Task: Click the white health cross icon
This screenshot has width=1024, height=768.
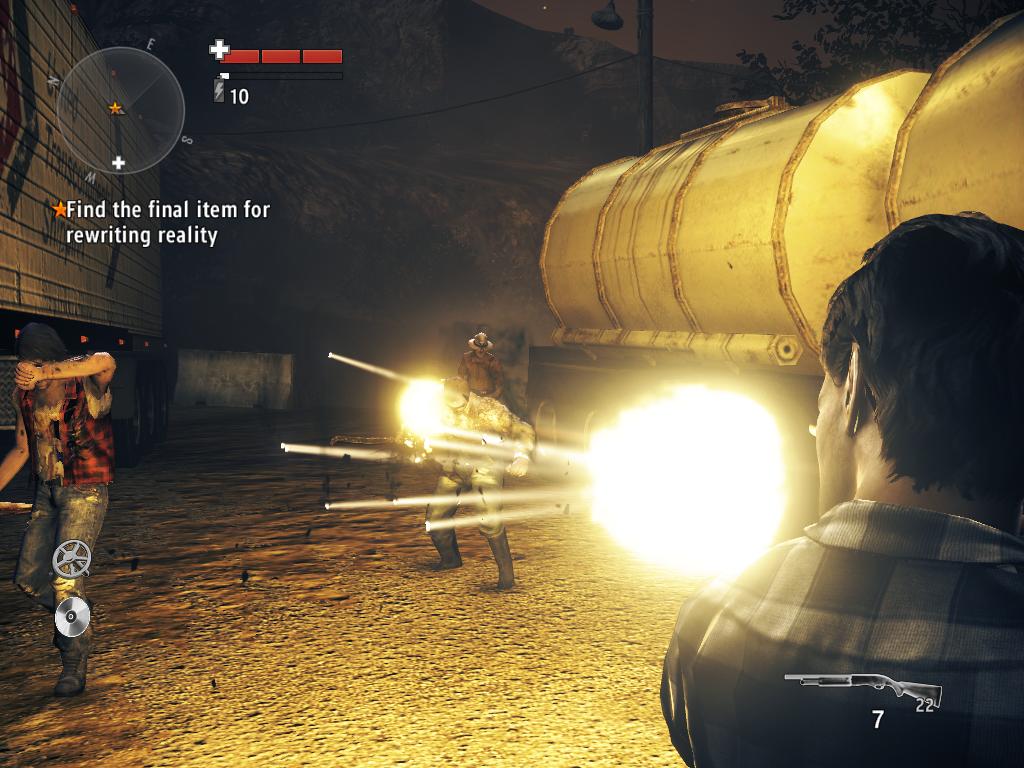Action: click(x=219, y=49)
